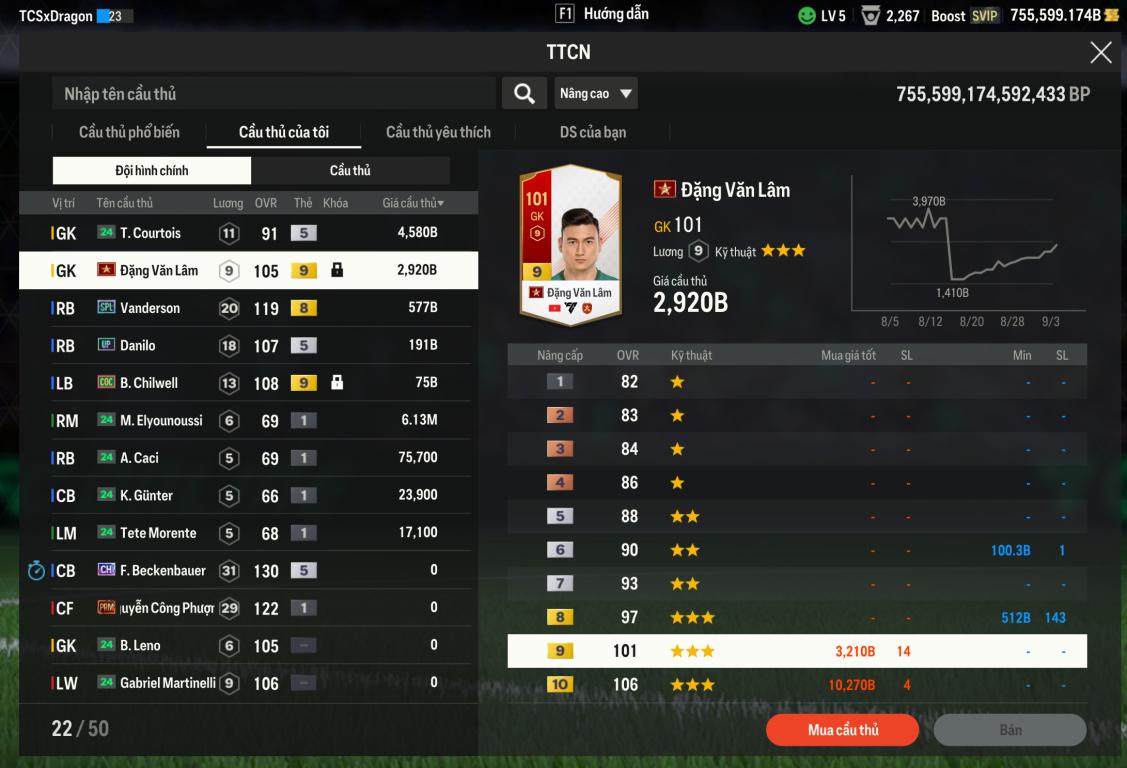Image resolution: width=1127 pixels, height=768 pixels.
Task: Open the Cầu thủ yêu thích tab
Action: (438, 132)
